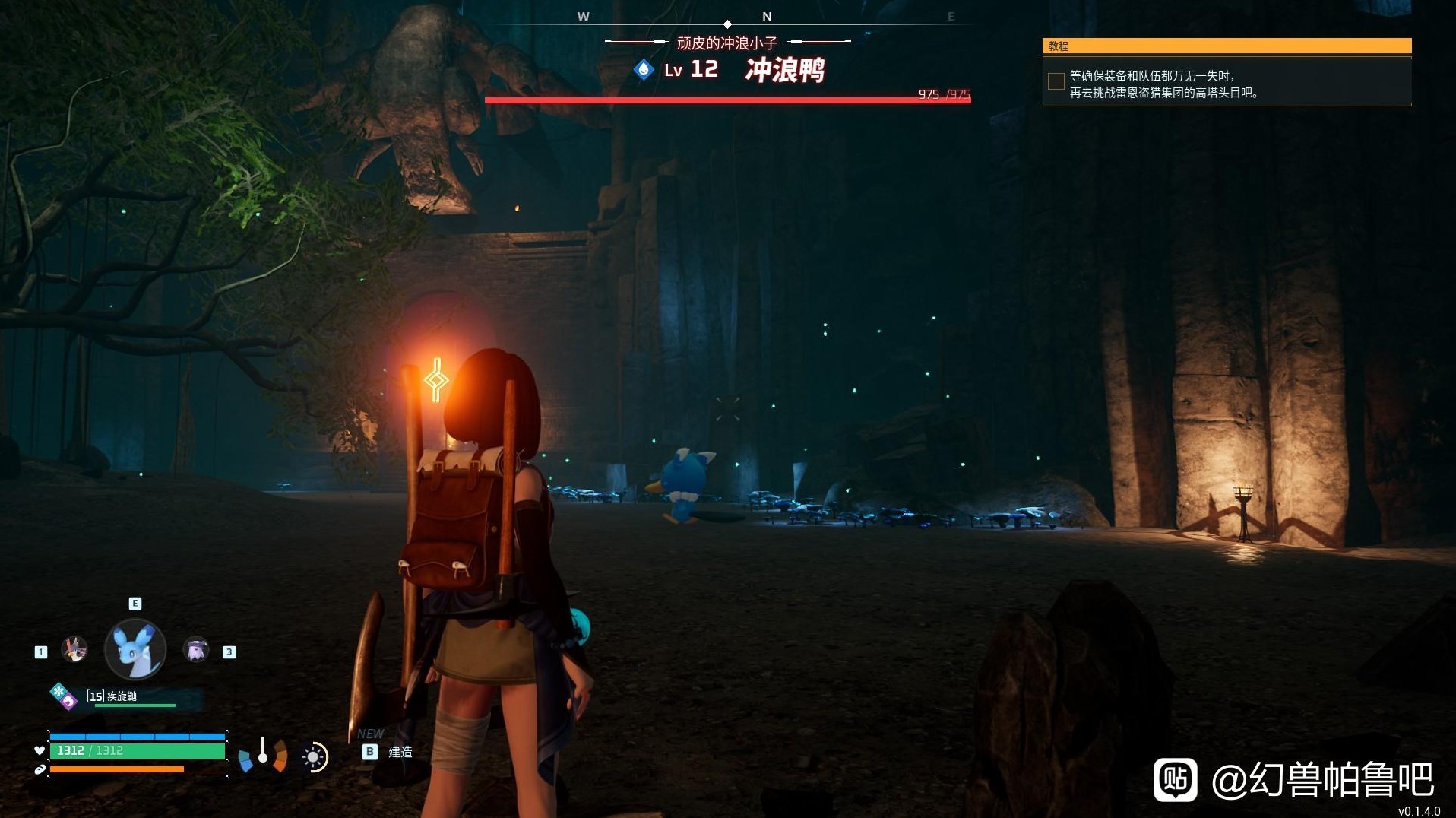
Task: Click the ice skill diamond icon for 疾旋鼬
Action: point(59,691)
